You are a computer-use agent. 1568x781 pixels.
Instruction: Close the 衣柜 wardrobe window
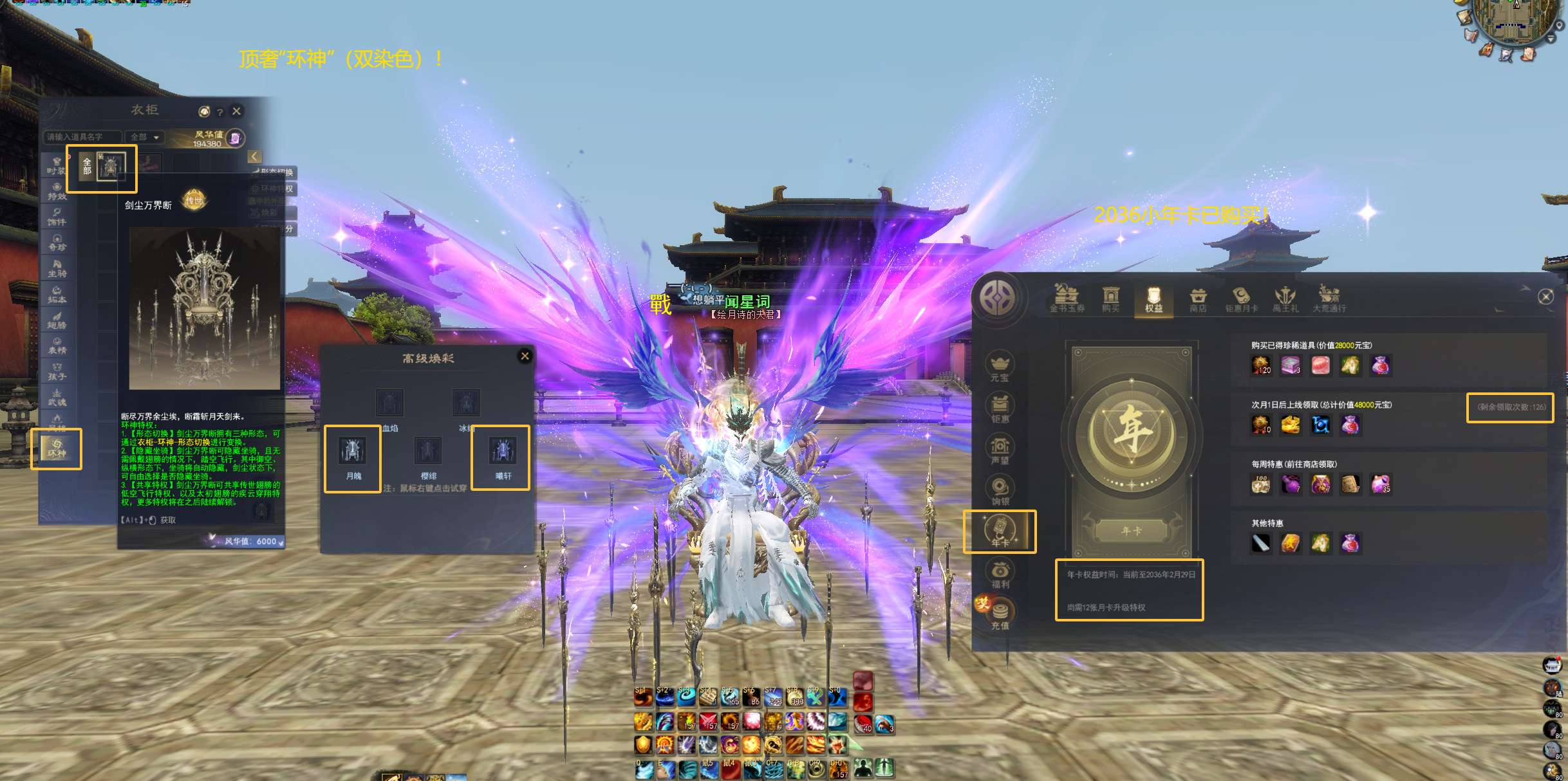coord(237,111)
